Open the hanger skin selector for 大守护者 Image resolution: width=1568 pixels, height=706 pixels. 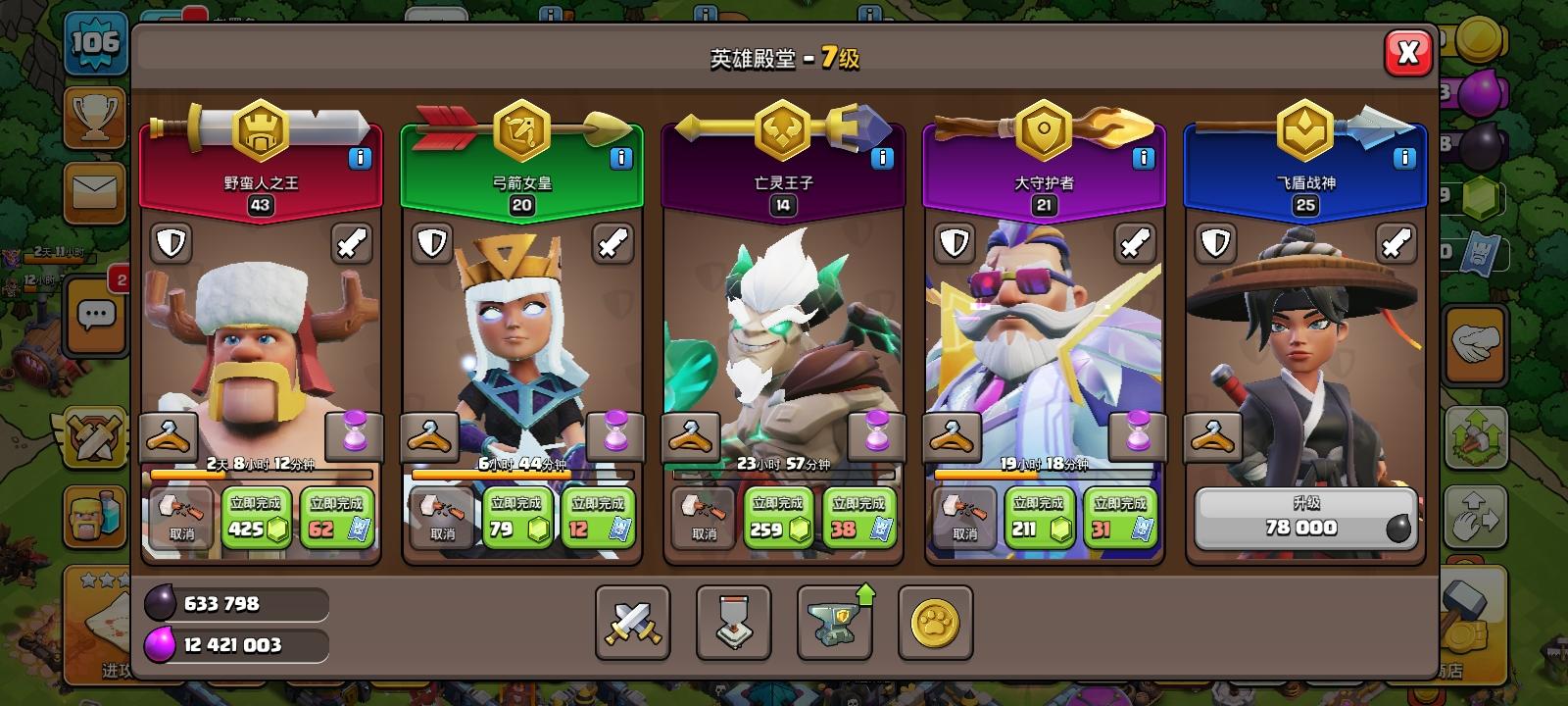point(953,435)
